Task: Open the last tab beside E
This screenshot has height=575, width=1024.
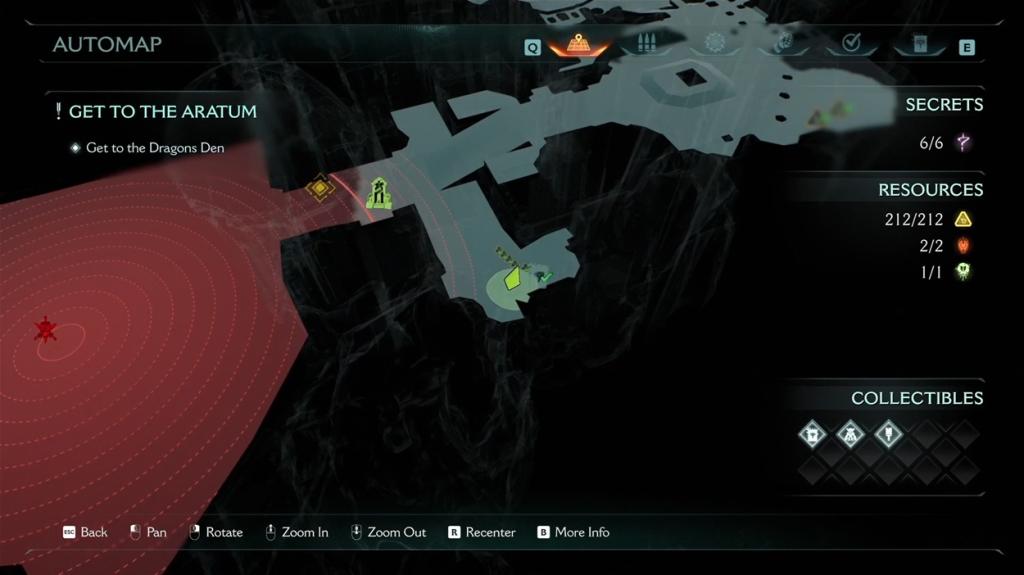Action: point(920,44)
